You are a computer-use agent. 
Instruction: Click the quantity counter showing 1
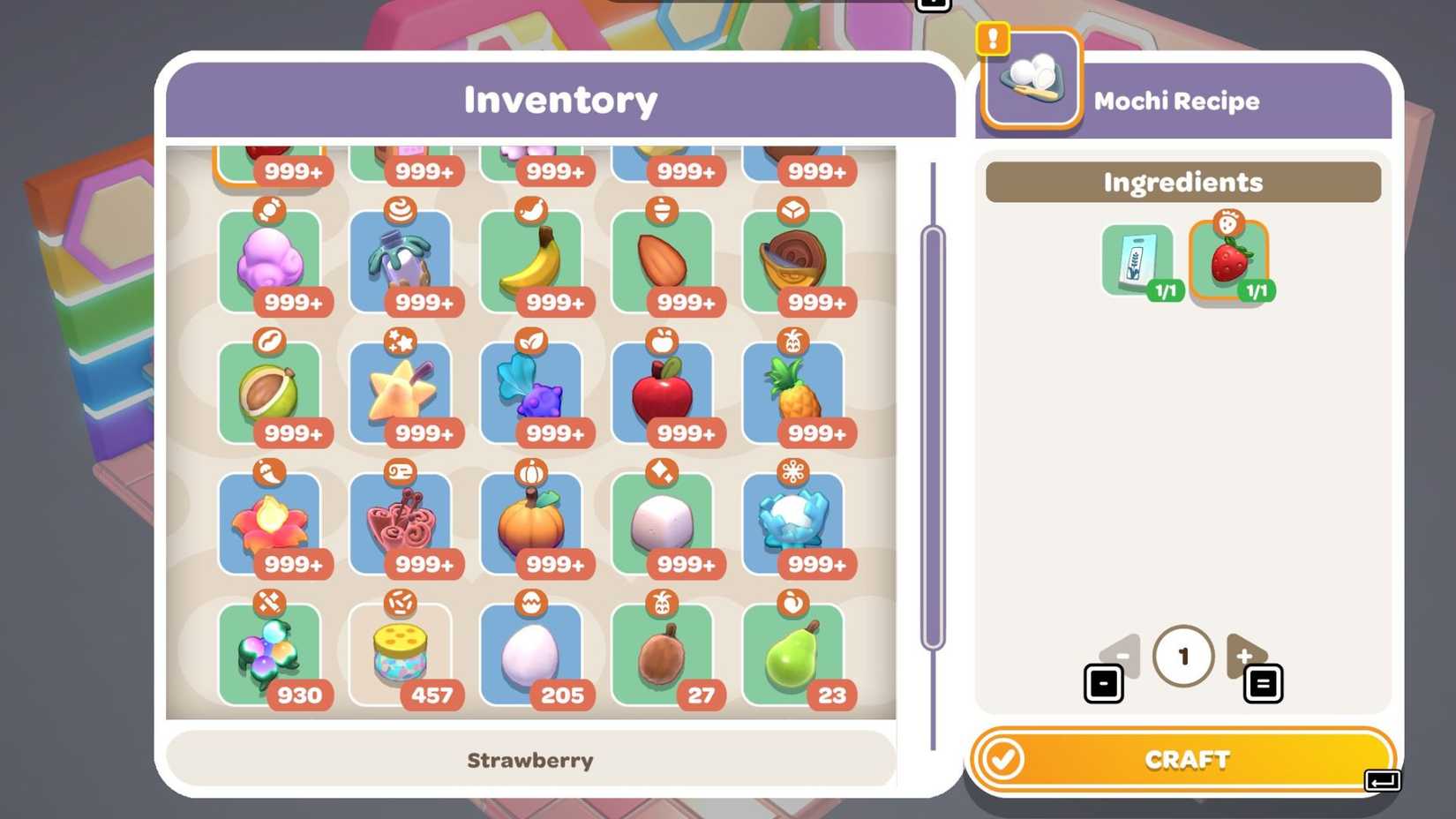tap(1183, 656)
